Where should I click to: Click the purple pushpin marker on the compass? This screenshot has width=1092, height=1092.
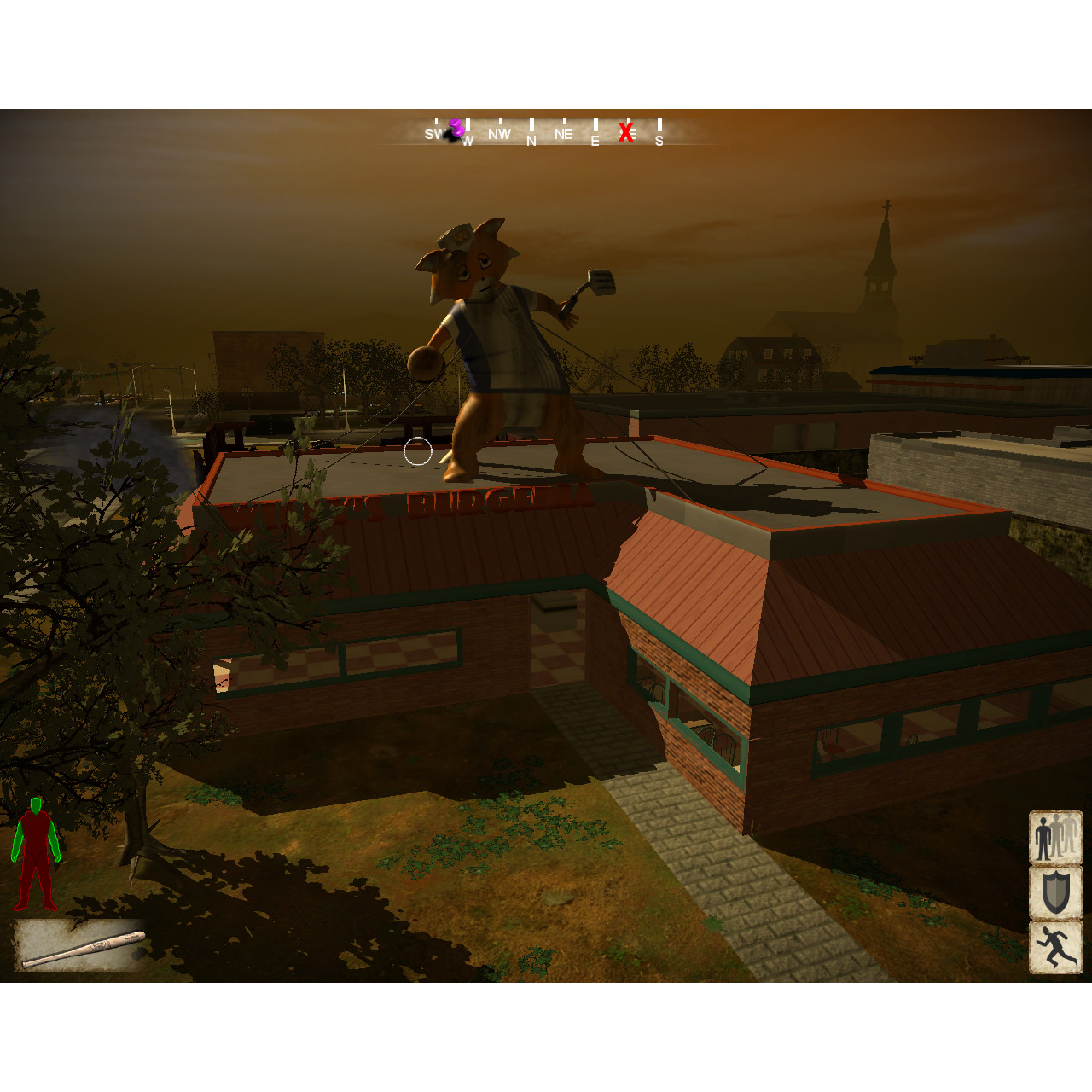pyautogui.click(x=455, y=127)
